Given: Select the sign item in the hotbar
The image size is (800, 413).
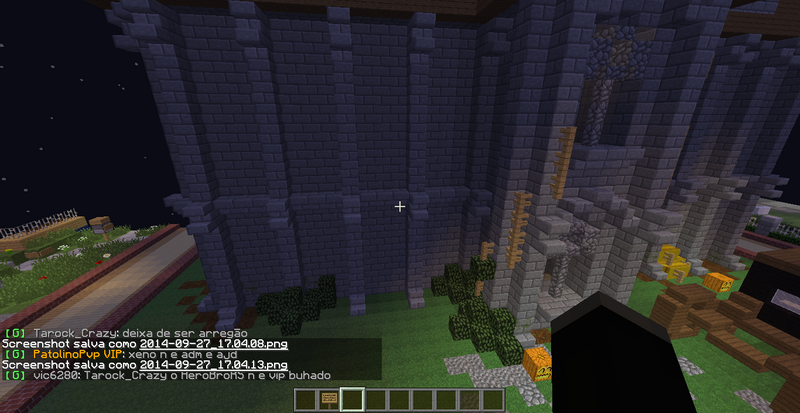Looking at the screenshot, I should [x=327, y=401].
